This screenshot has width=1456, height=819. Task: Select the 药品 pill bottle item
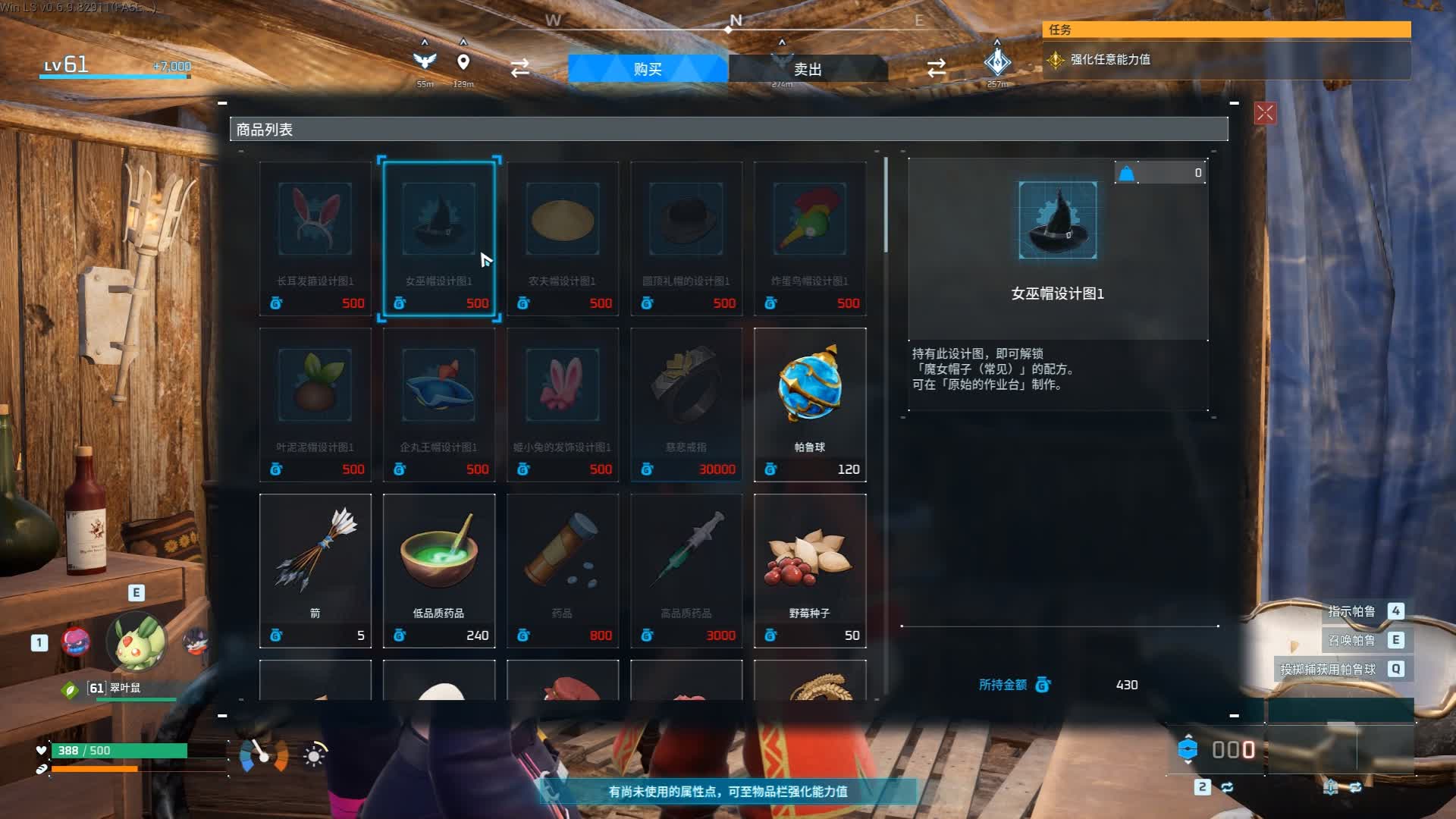point(562,570)
